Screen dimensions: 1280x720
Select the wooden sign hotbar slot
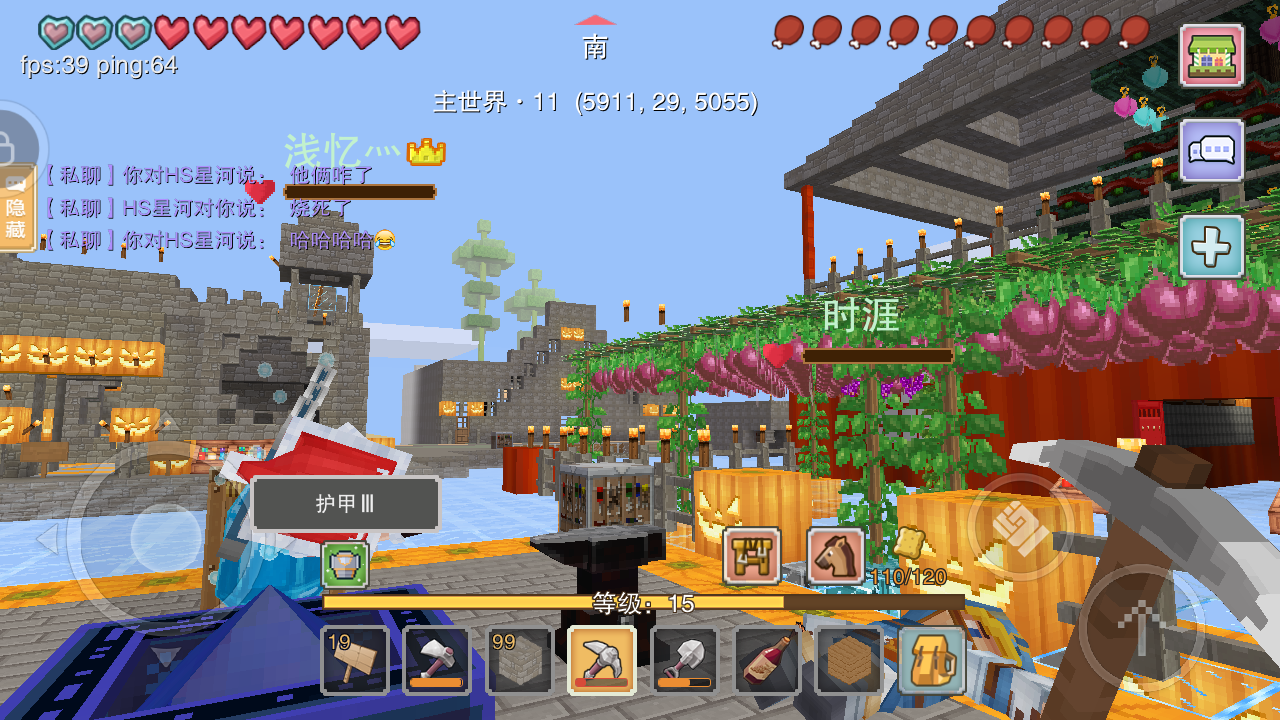(x=355, y=660)
